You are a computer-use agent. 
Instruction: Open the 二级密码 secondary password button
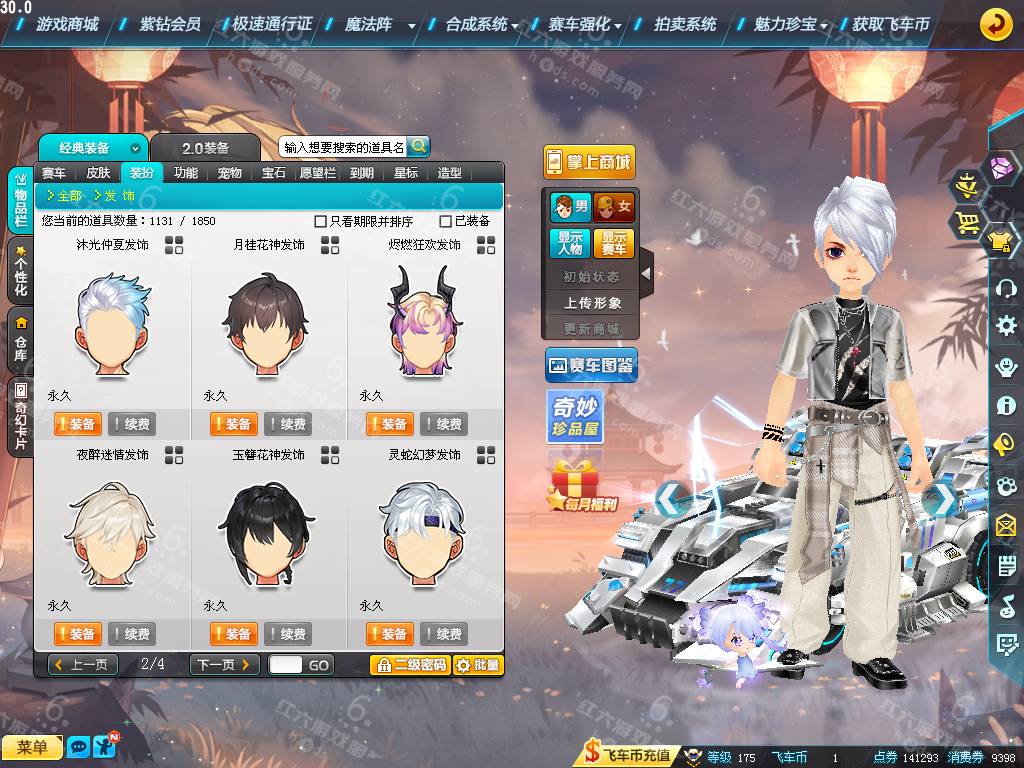[410, 665]
